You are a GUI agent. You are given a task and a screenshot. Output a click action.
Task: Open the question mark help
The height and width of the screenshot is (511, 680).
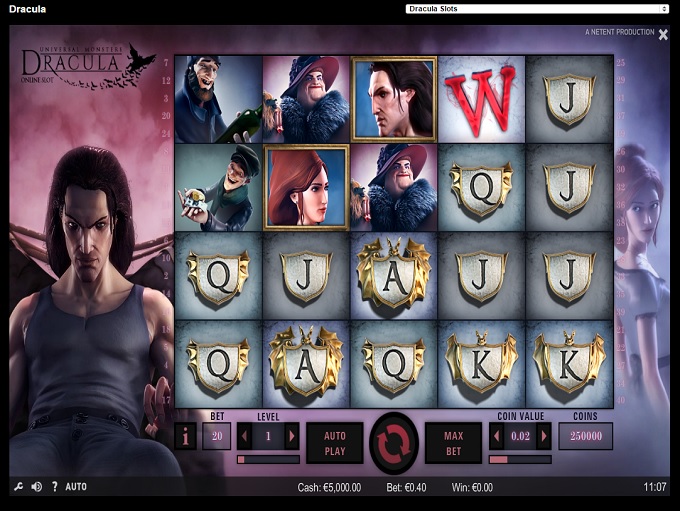pyautogui.click(x=54, y=487)
